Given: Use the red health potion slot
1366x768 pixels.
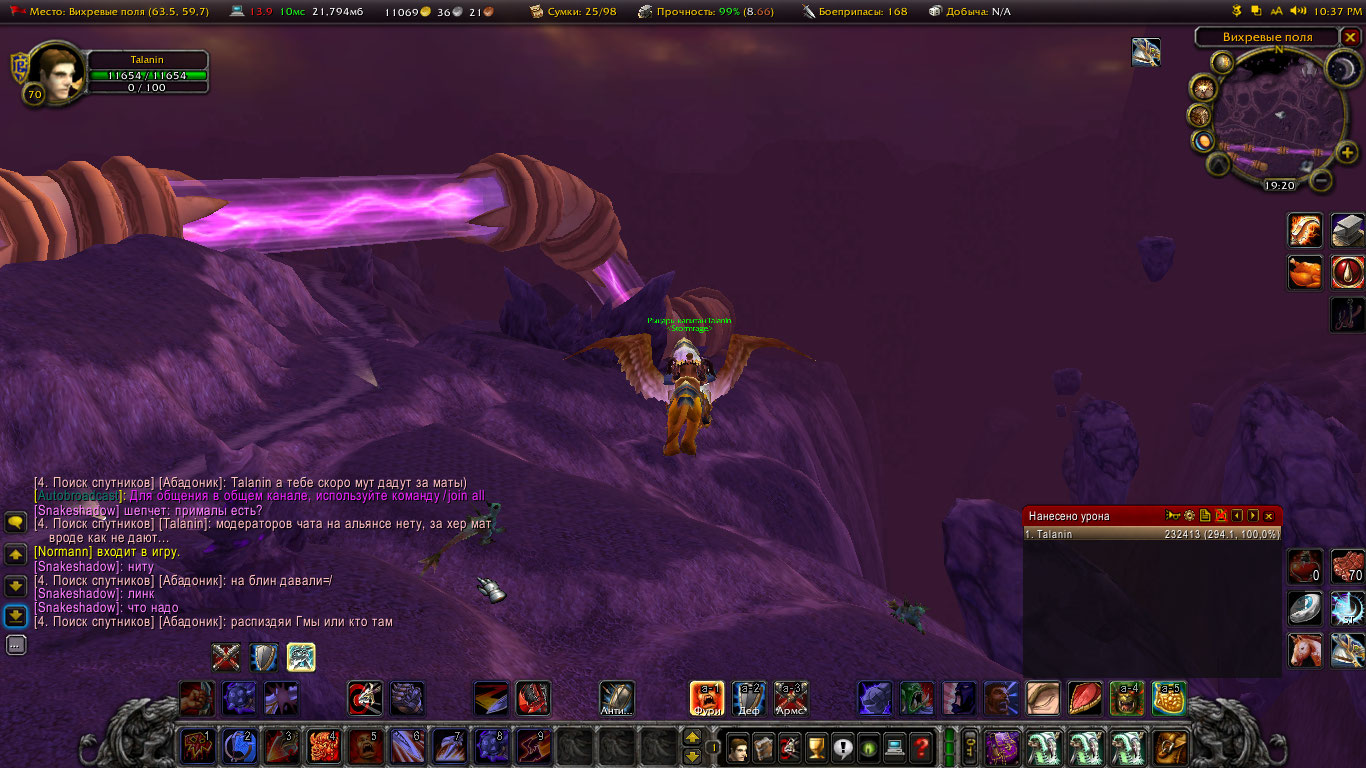Looking at the screenshot, I should 1304,566.
